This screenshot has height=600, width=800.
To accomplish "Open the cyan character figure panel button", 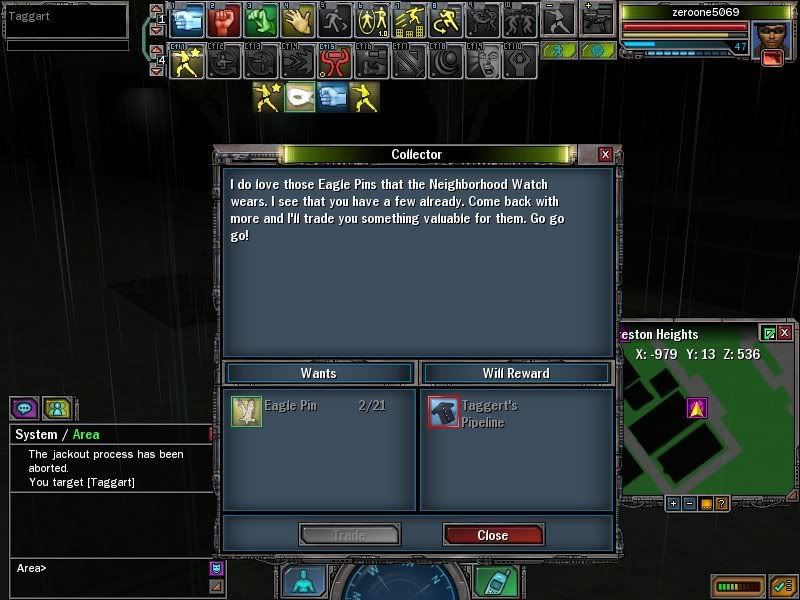I will tap(304, 582).
